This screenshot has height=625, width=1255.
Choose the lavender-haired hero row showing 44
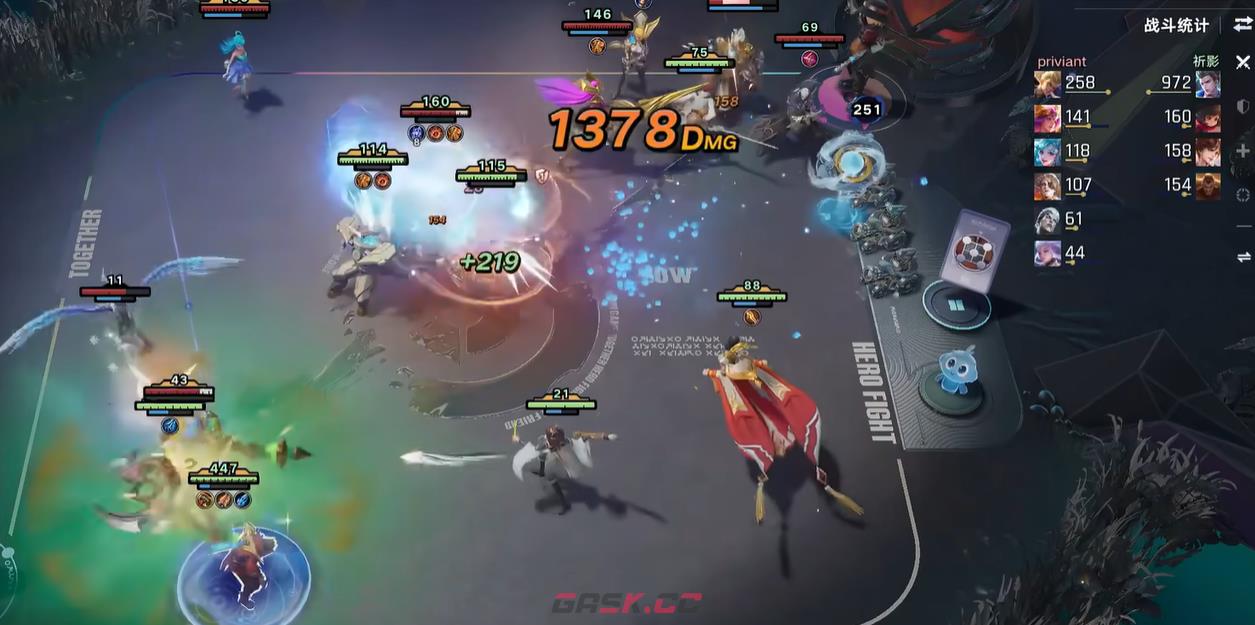point(1048,254)
